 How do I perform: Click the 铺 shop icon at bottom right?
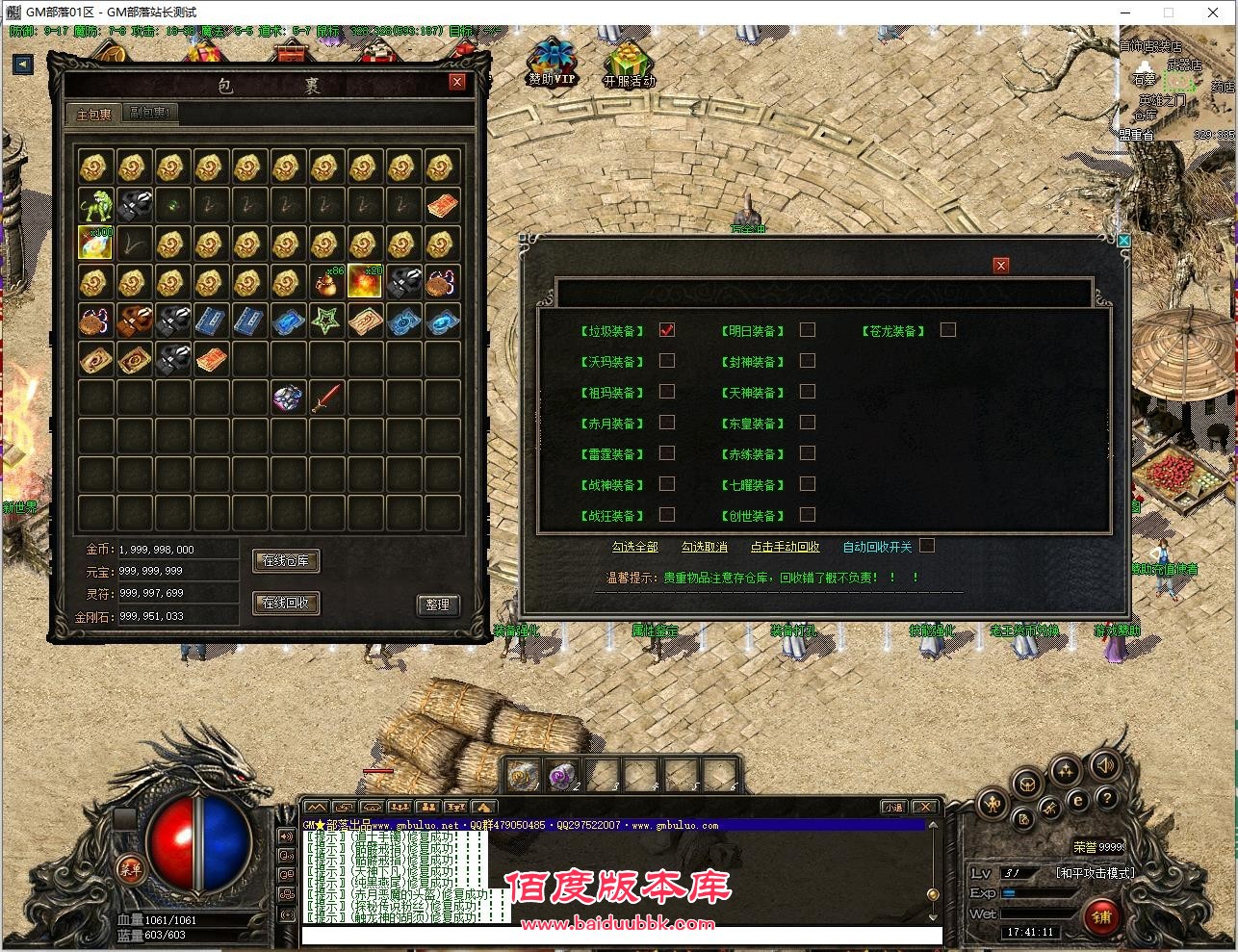1101,917
